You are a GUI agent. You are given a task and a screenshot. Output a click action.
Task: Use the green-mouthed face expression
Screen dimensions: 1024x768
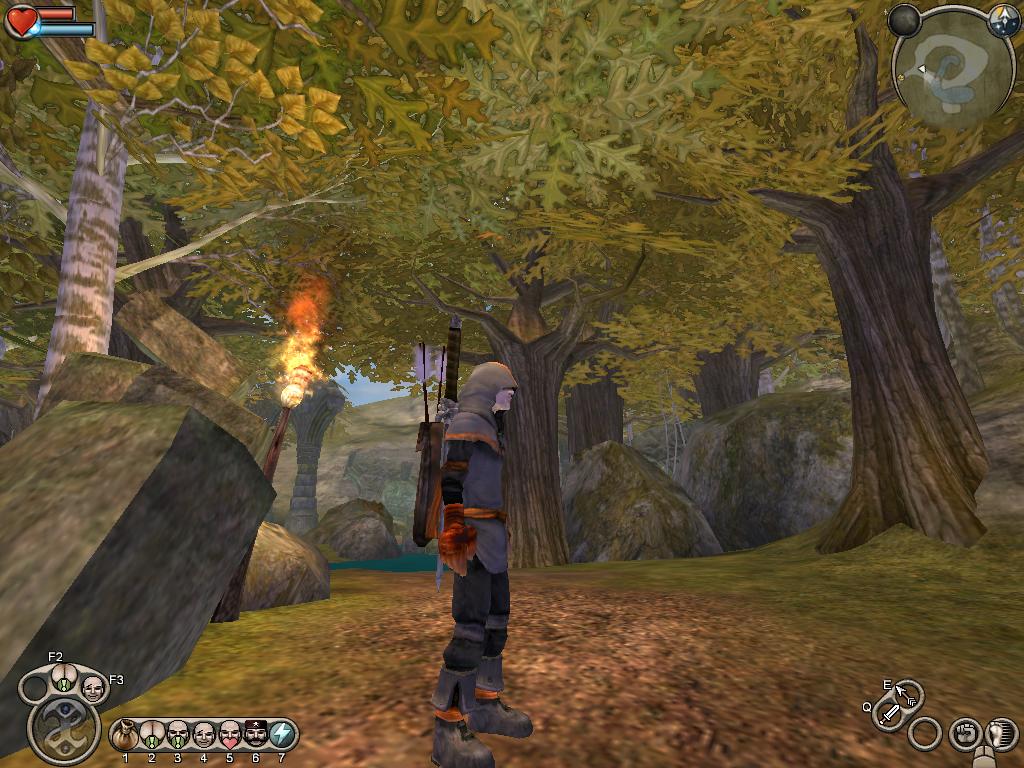click(178, 736)
